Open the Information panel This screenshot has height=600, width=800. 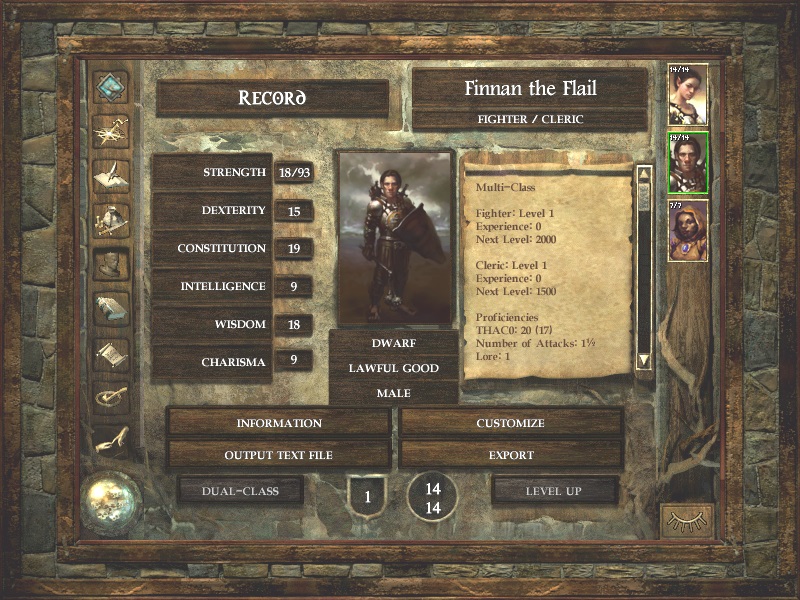click(279, 423)
